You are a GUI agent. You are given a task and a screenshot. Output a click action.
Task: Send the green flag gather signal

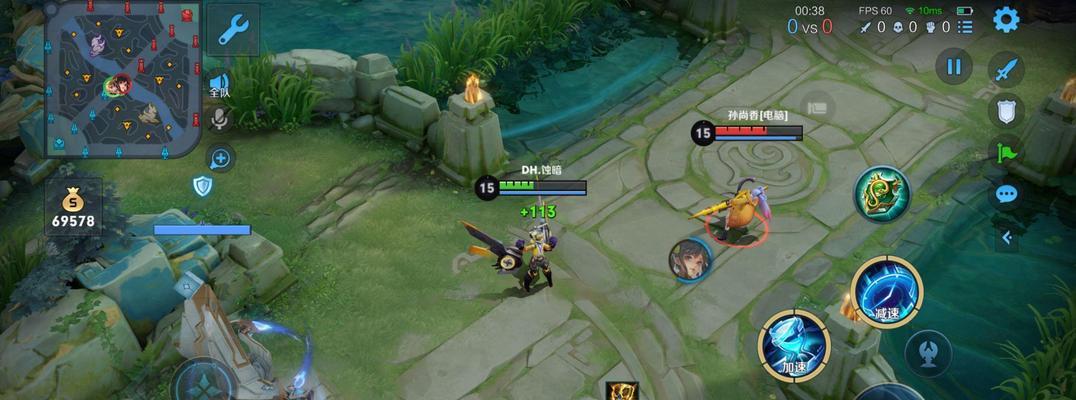point(1006,152)
